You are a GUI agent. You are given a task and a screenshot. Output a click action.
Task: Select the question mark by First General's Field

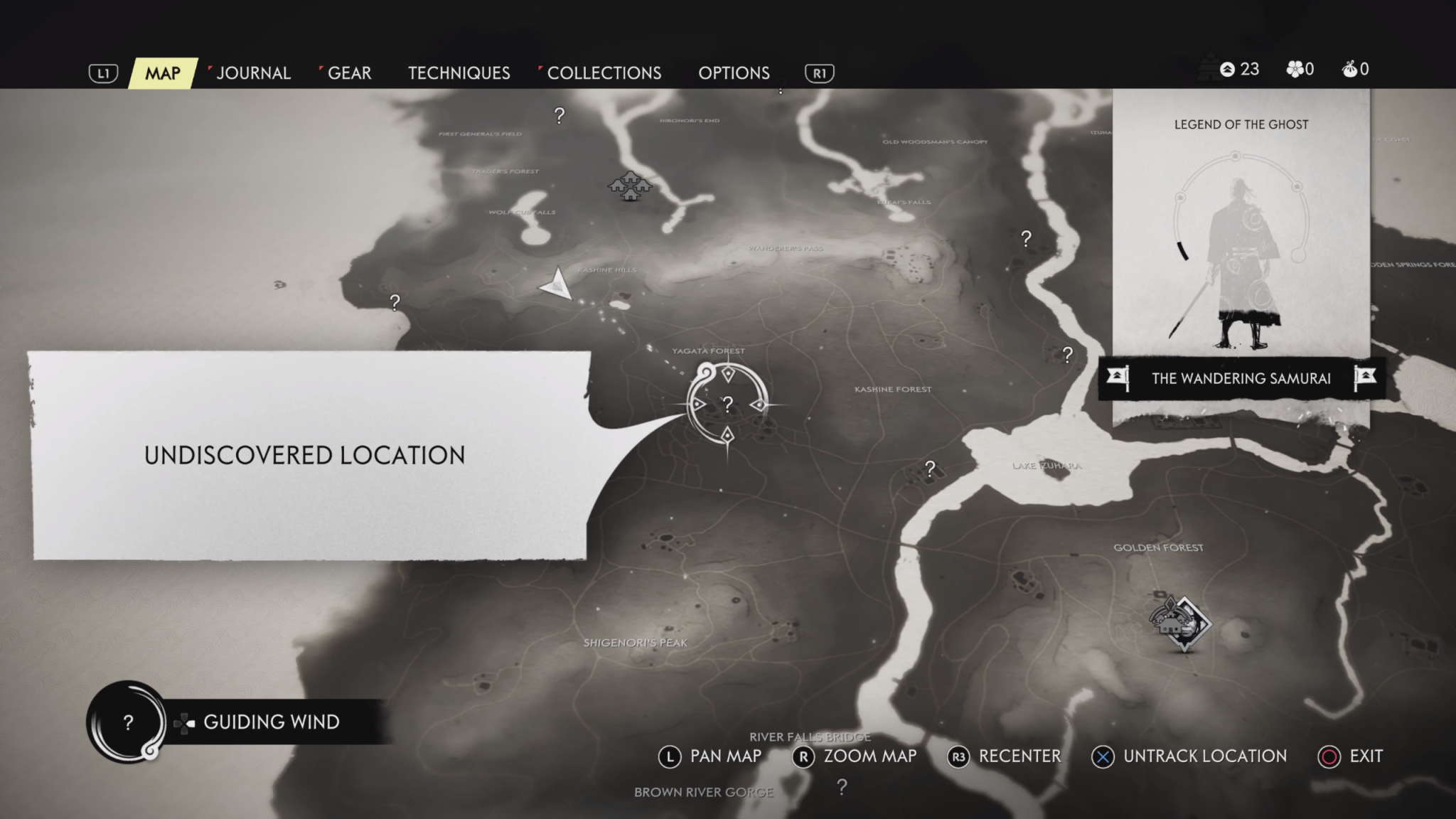click(x=560, y=115)
